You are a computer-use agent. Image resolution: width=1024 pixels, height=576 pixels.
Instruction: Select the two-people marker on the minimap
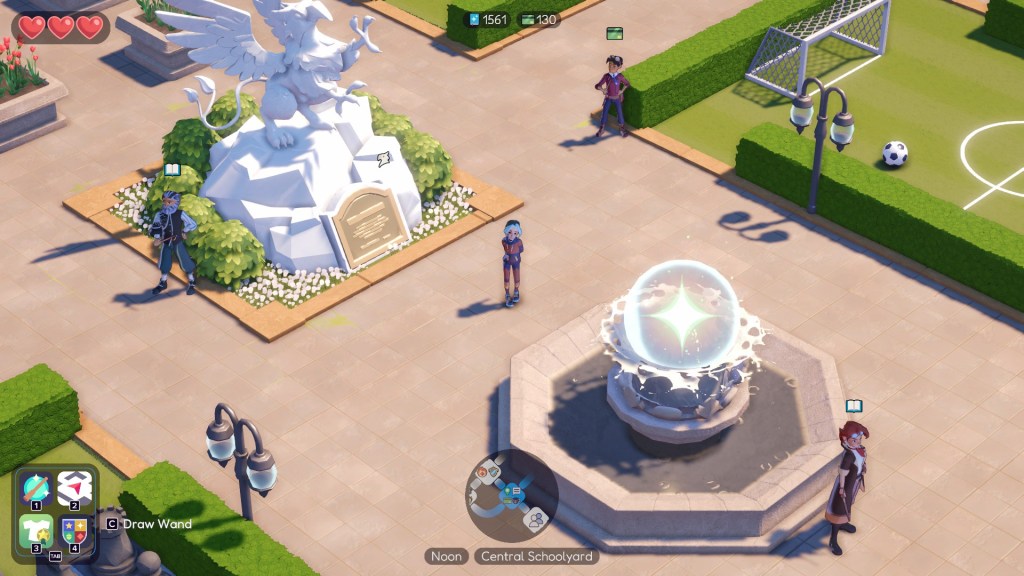pos(537,518)
